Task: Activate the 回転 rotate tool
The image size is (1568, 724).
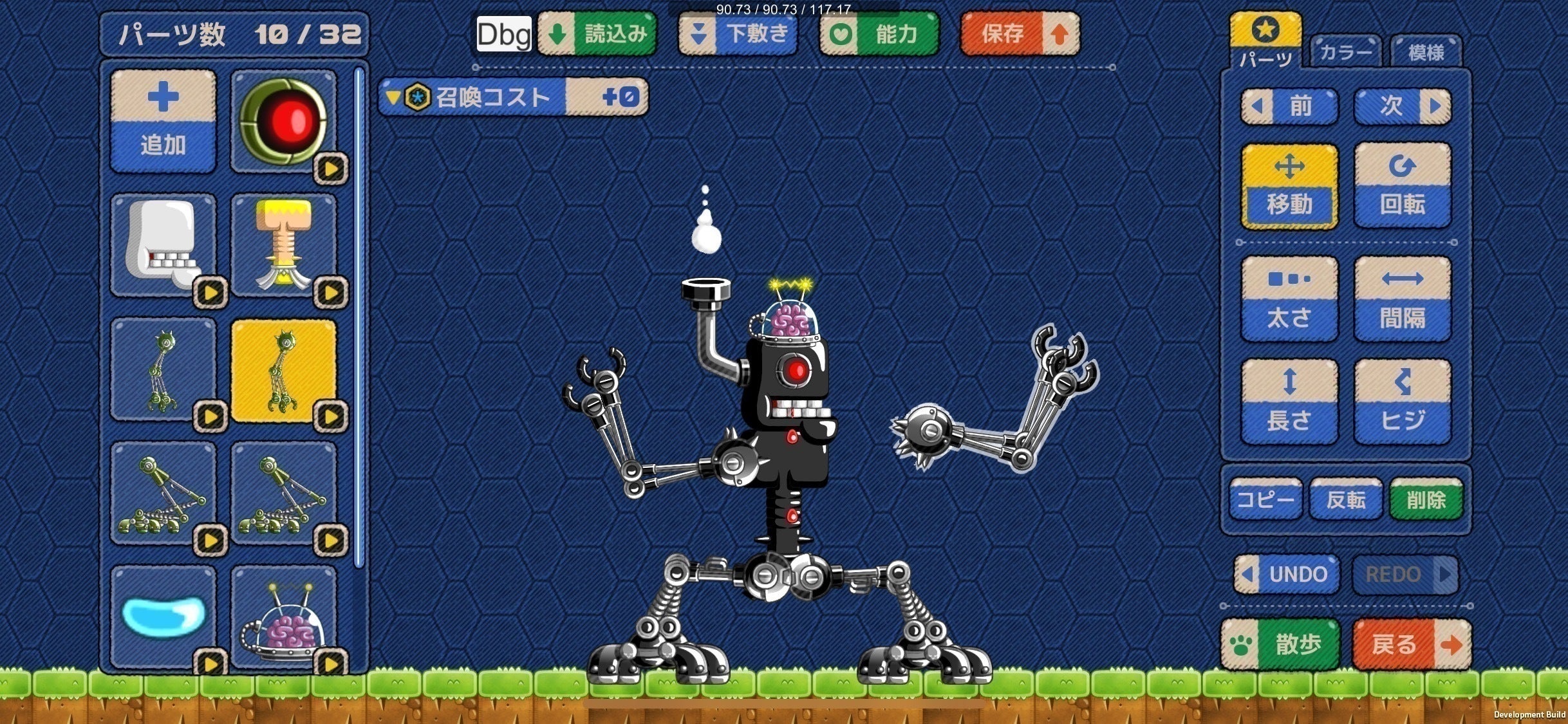Action: point(1402,185)
